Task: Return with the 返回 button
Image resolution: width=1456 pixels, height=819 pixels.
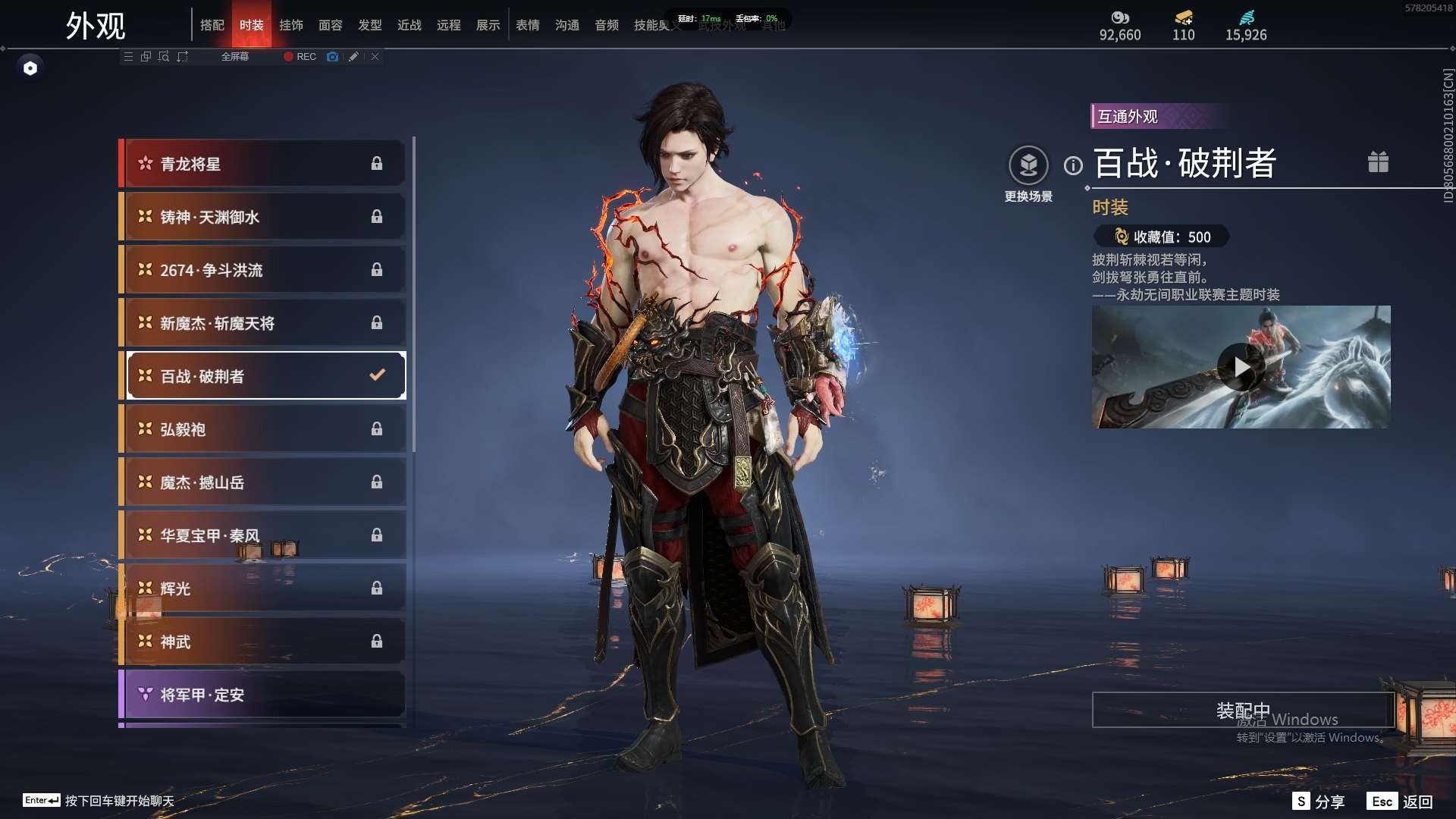Action: (1400, 802)
